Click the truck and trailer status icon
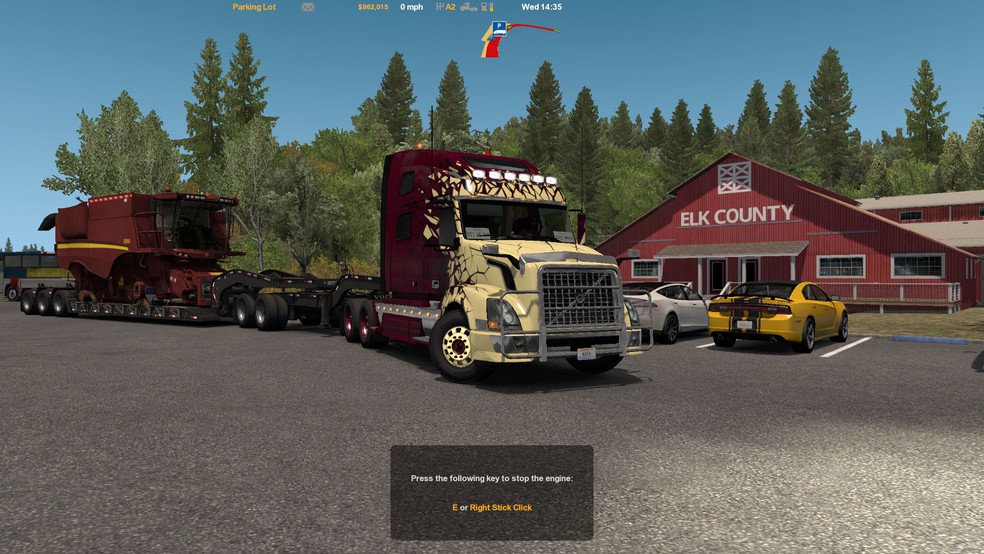 pos(468,7)
